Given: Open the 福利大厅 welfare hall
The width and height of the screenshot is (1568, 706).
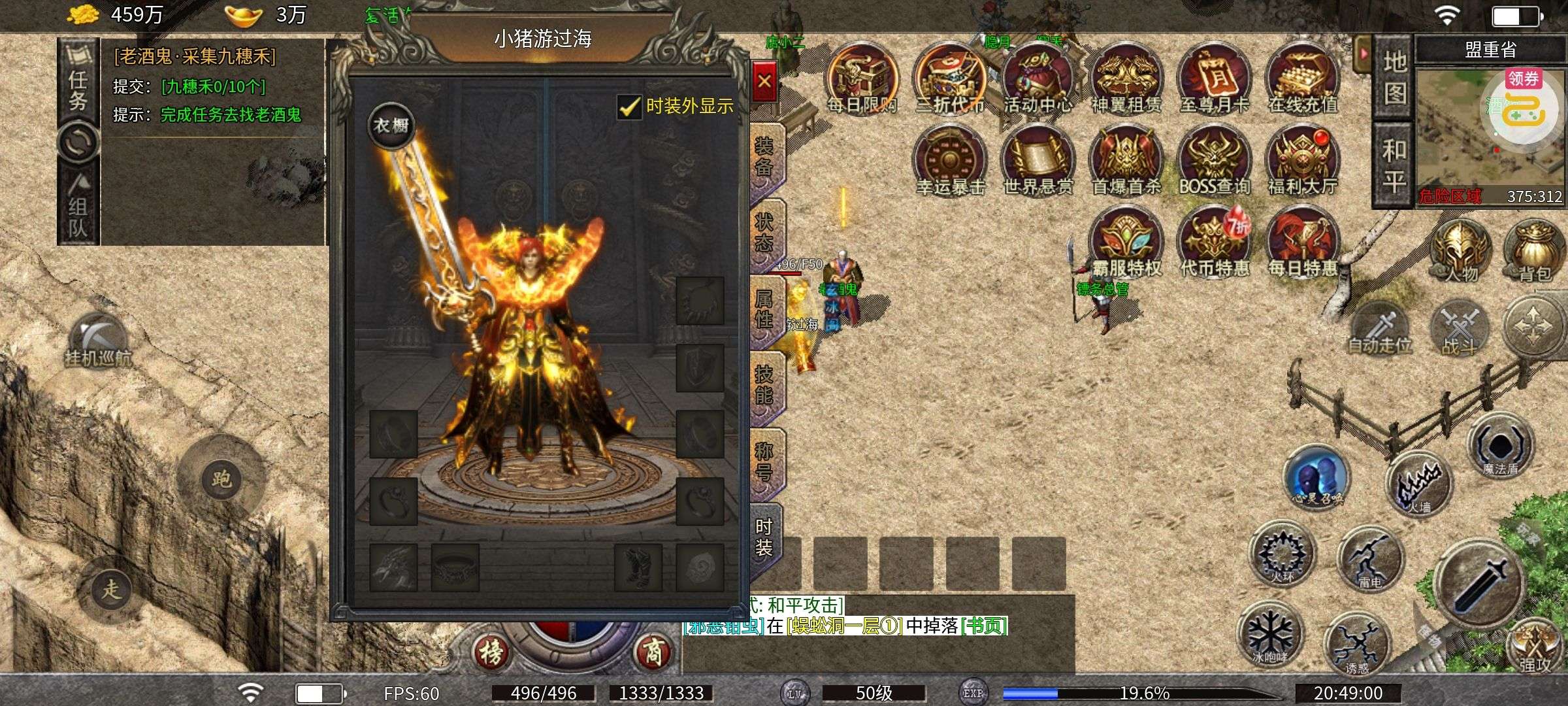Looking at the screenshot, I should [1302, 160].
